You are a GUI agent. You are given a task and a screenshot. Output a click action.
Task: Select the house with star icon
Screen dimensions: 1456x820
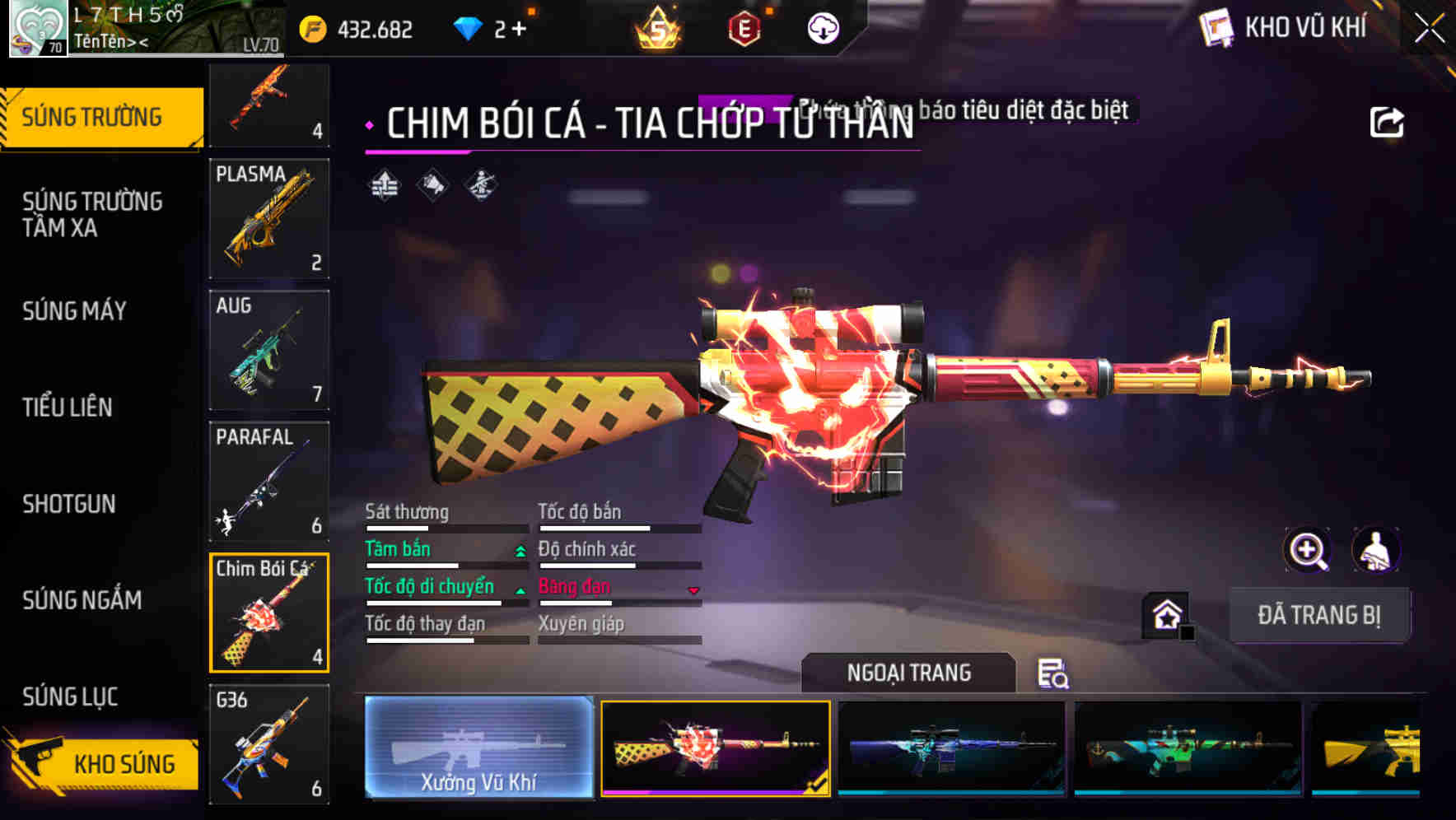(x=1164, y=615)
